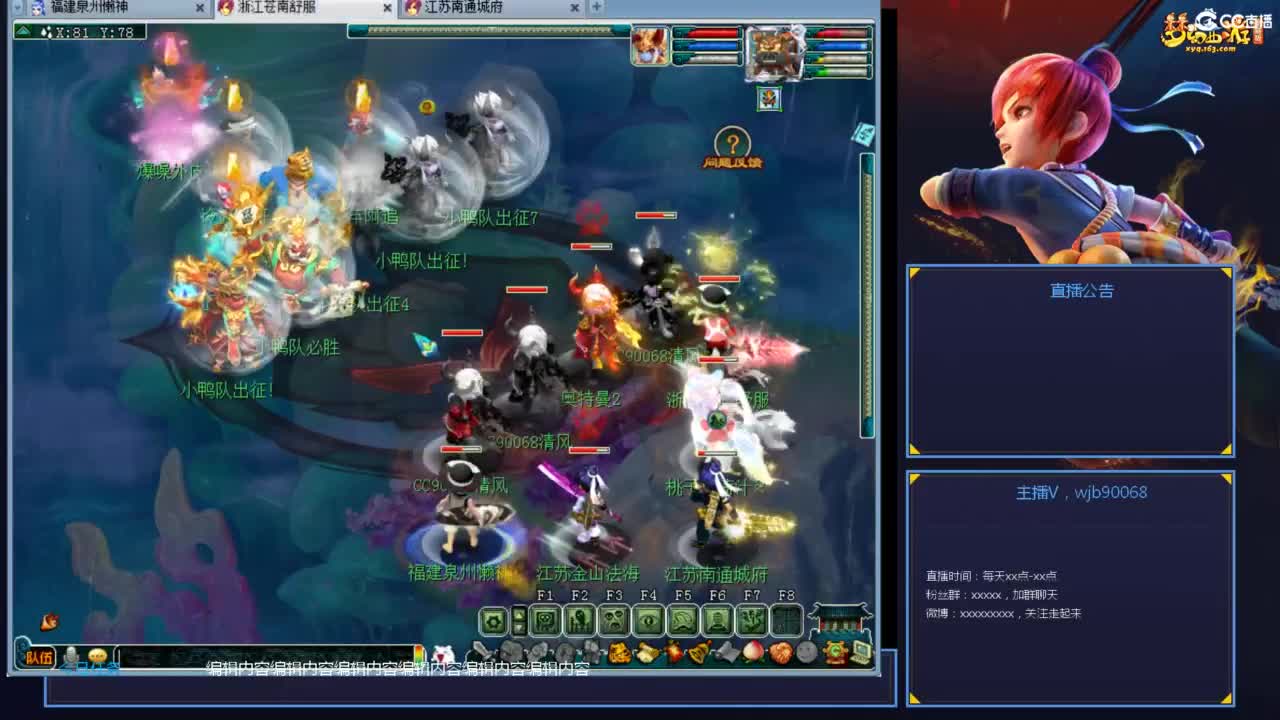The width and height of the screenshot is (1280, 720).
Task: Click the peach icon on the bottom toolbar
Action: tap(753, 650)
